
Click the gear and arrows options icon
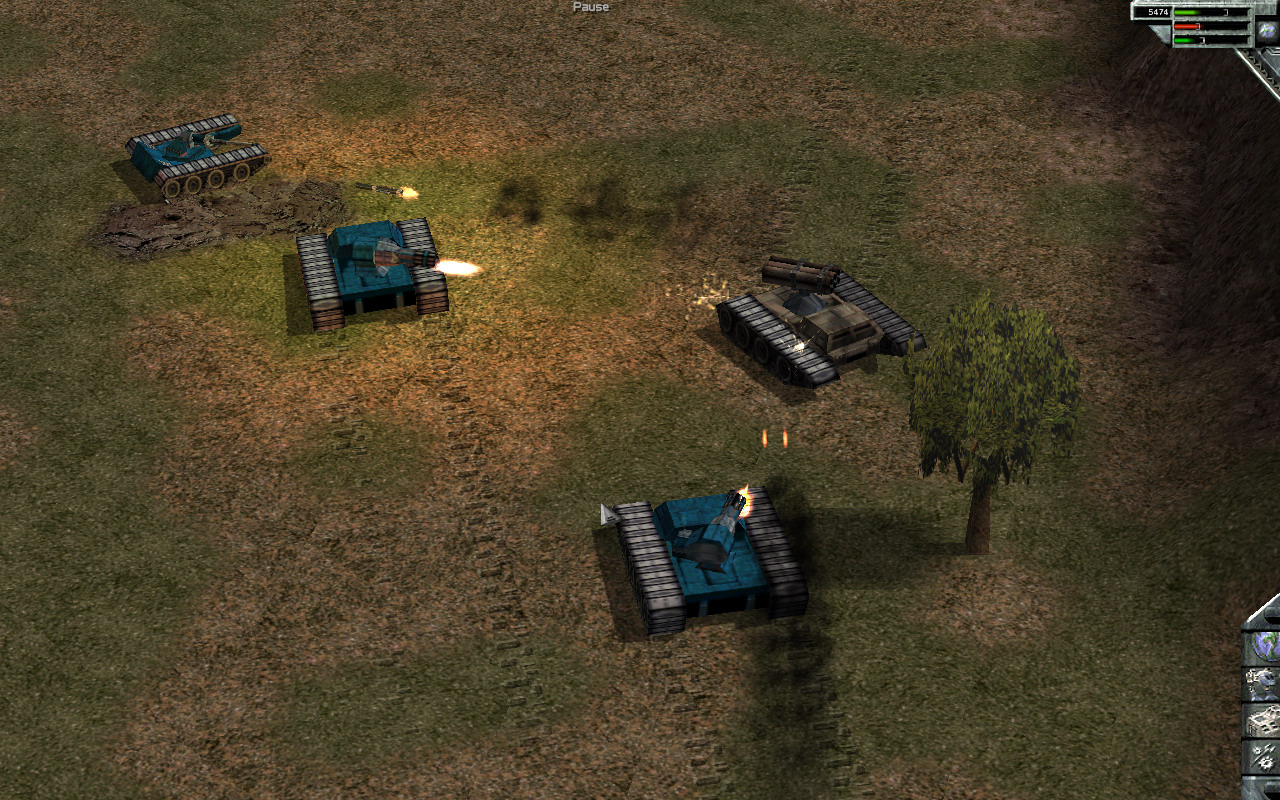pyautogui.click(x=1263, y=756)
